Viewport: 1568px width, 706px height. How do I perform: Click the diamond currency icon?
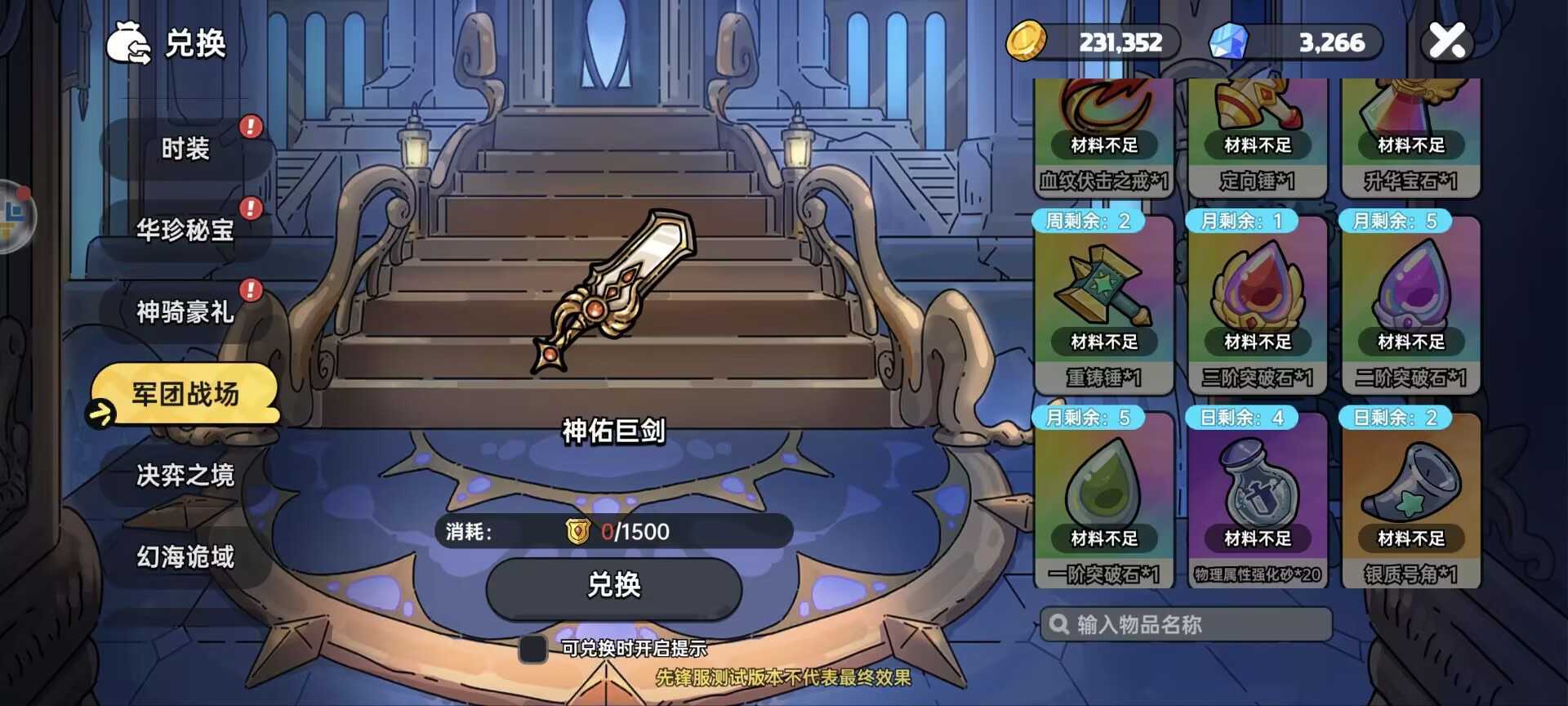1233,41
